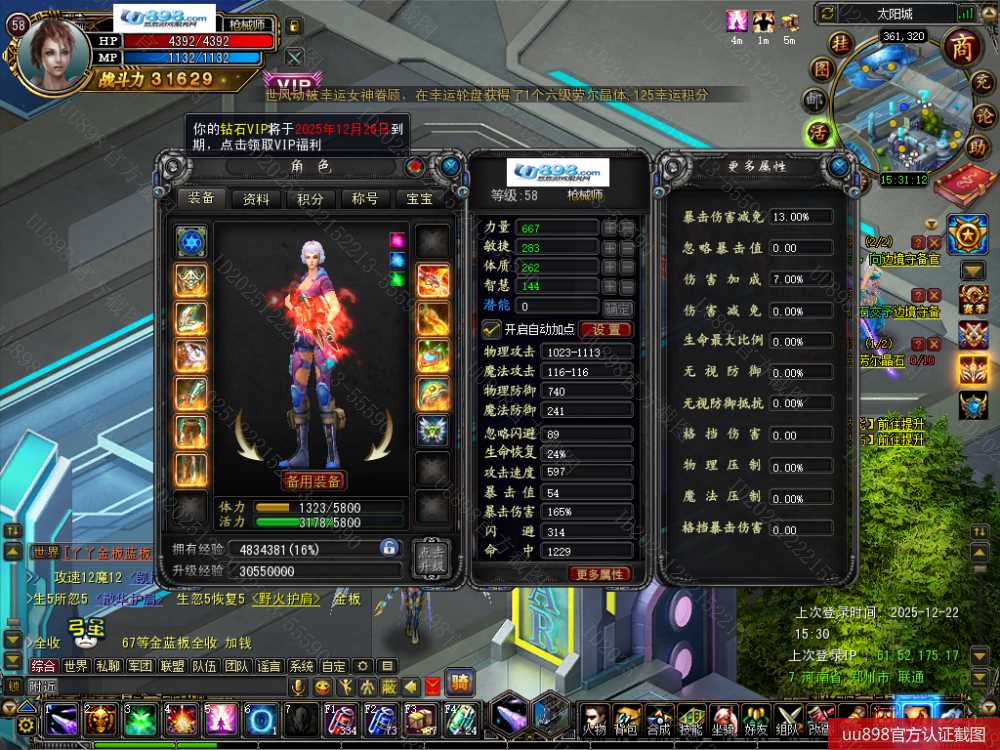
Task: Switch chat to the 世界 channel
Action: [x=76, y=666]
